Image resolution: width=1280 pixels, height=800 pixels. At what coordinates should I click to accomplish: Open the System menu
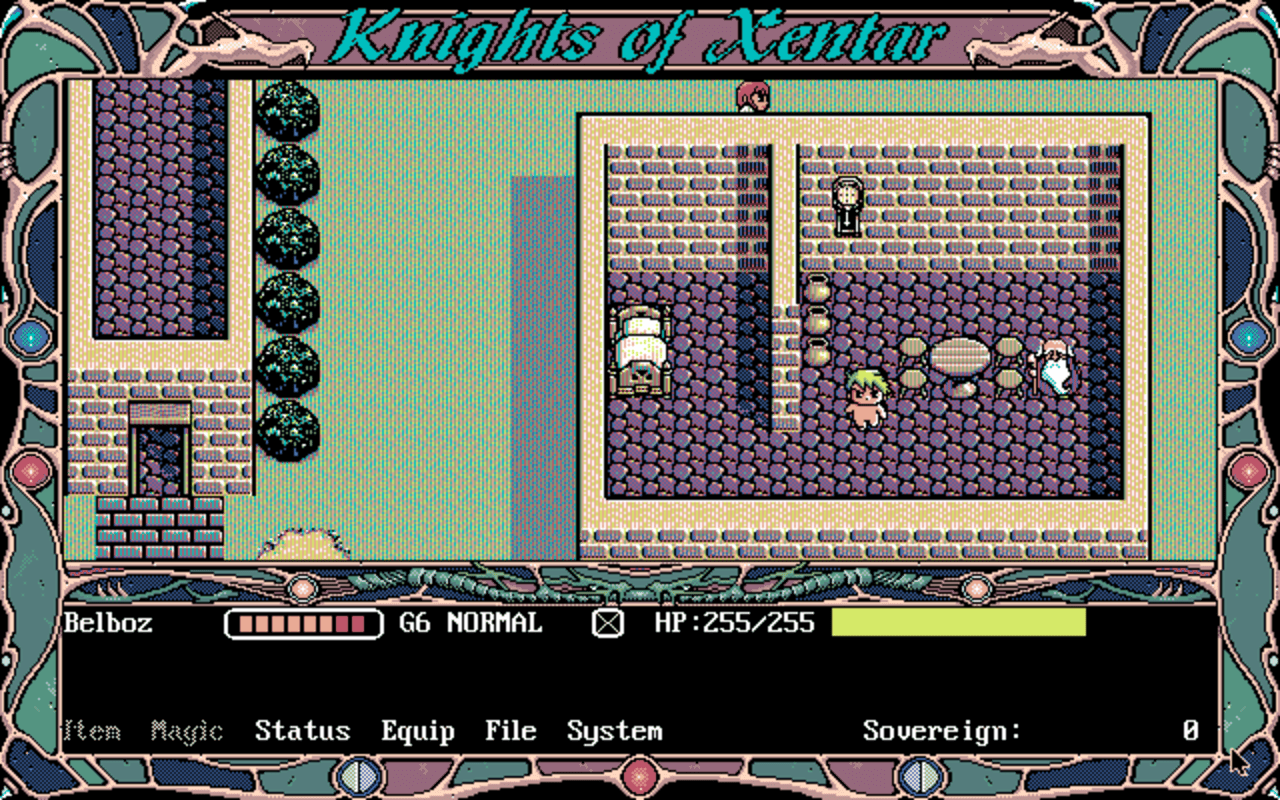point(614,731)
